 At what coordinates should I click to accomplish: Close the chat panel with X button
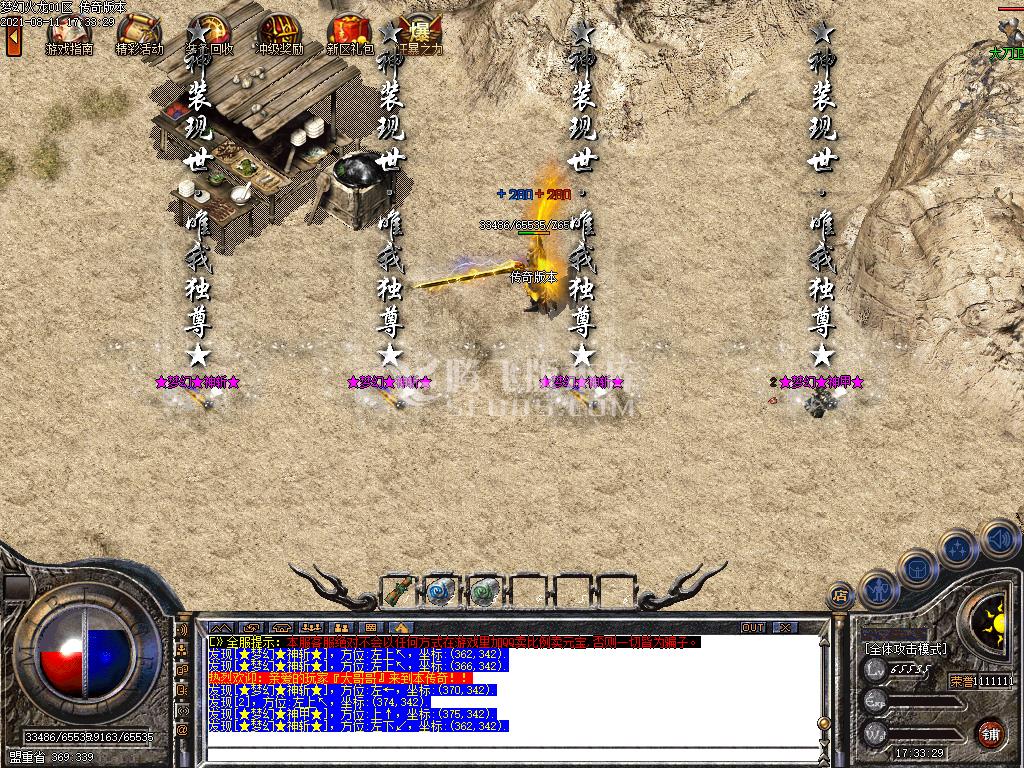(x=785, y=627)
